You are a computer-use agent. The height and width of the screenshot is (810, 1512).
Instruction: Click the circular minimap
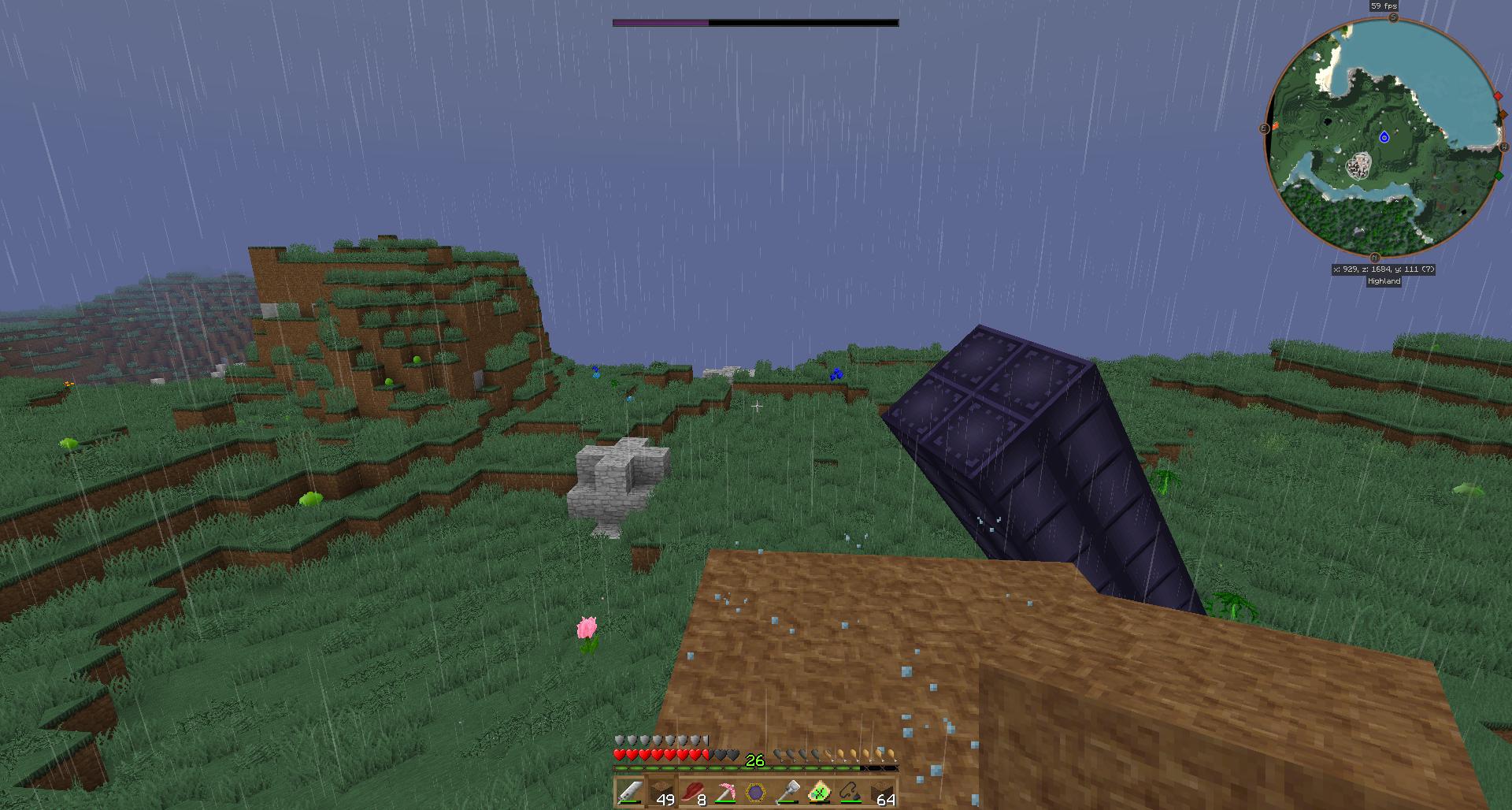pos(1384,138)
